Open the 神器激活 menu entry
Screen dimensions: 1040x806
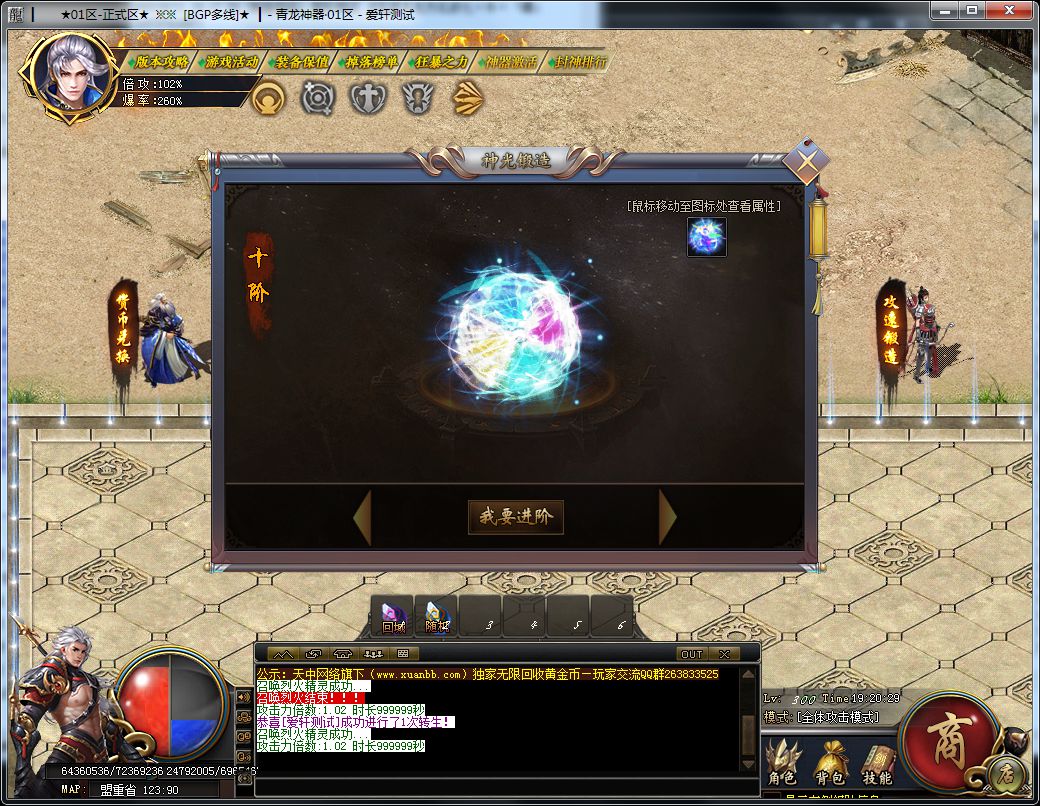pyautogui.click(x=509, y=62)
